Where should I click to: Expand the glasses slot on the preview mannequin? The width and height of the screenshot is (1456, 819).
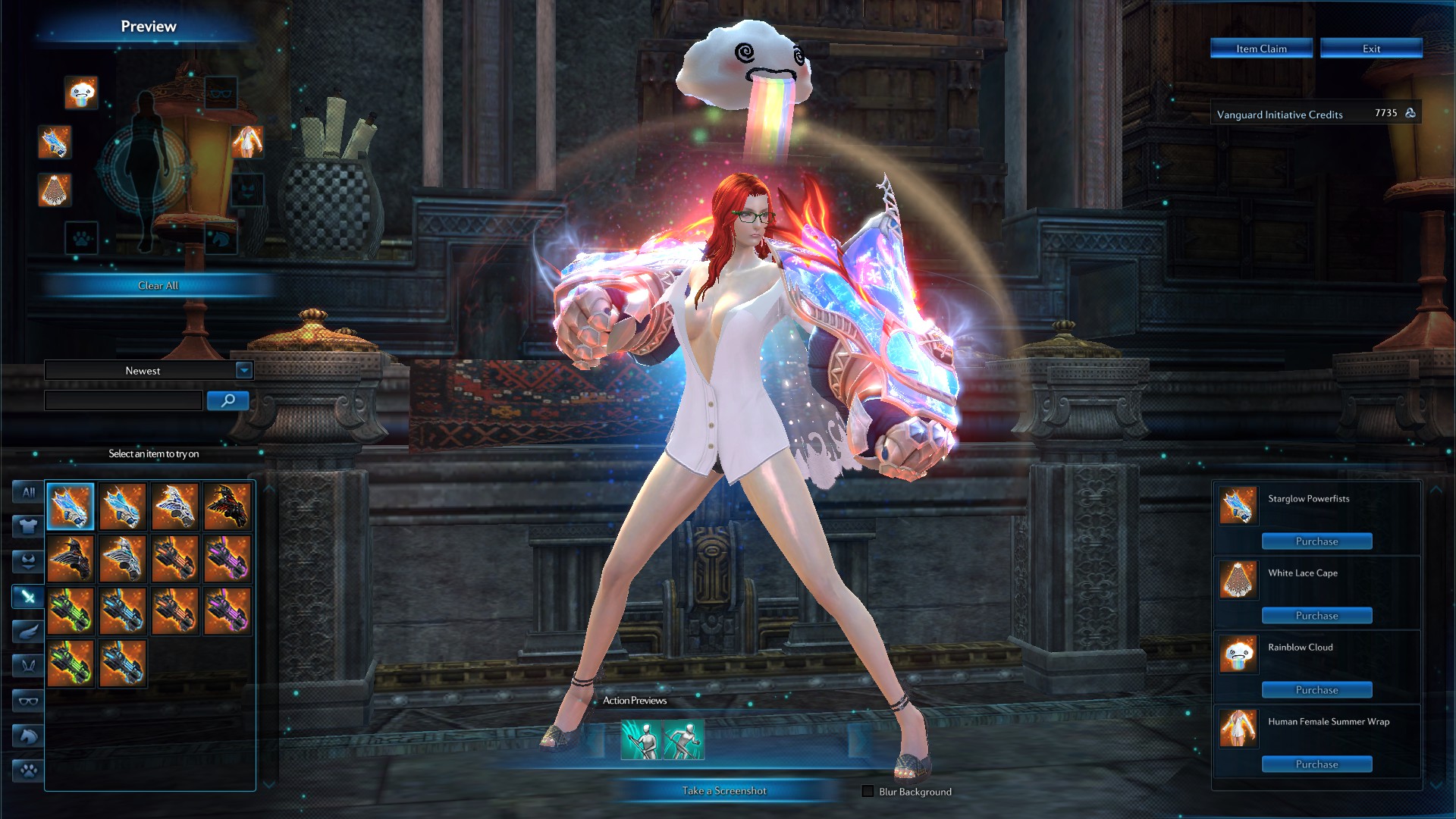(x=220, y=93)
